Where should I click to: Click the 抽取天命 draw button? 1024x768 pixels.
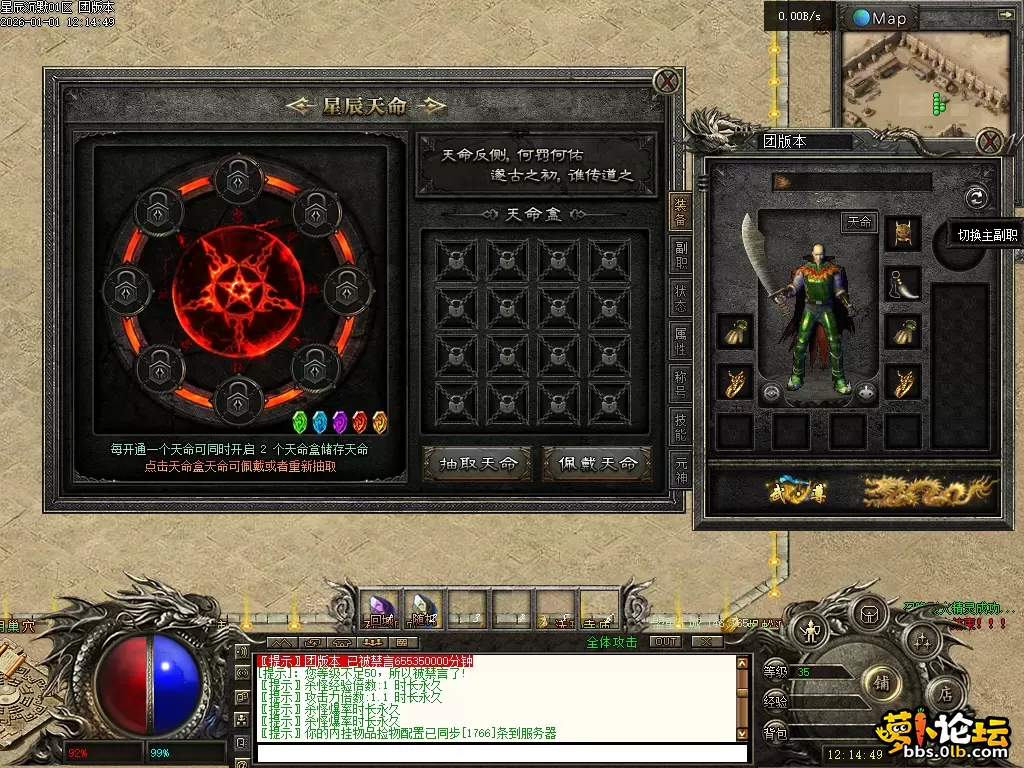476,463
